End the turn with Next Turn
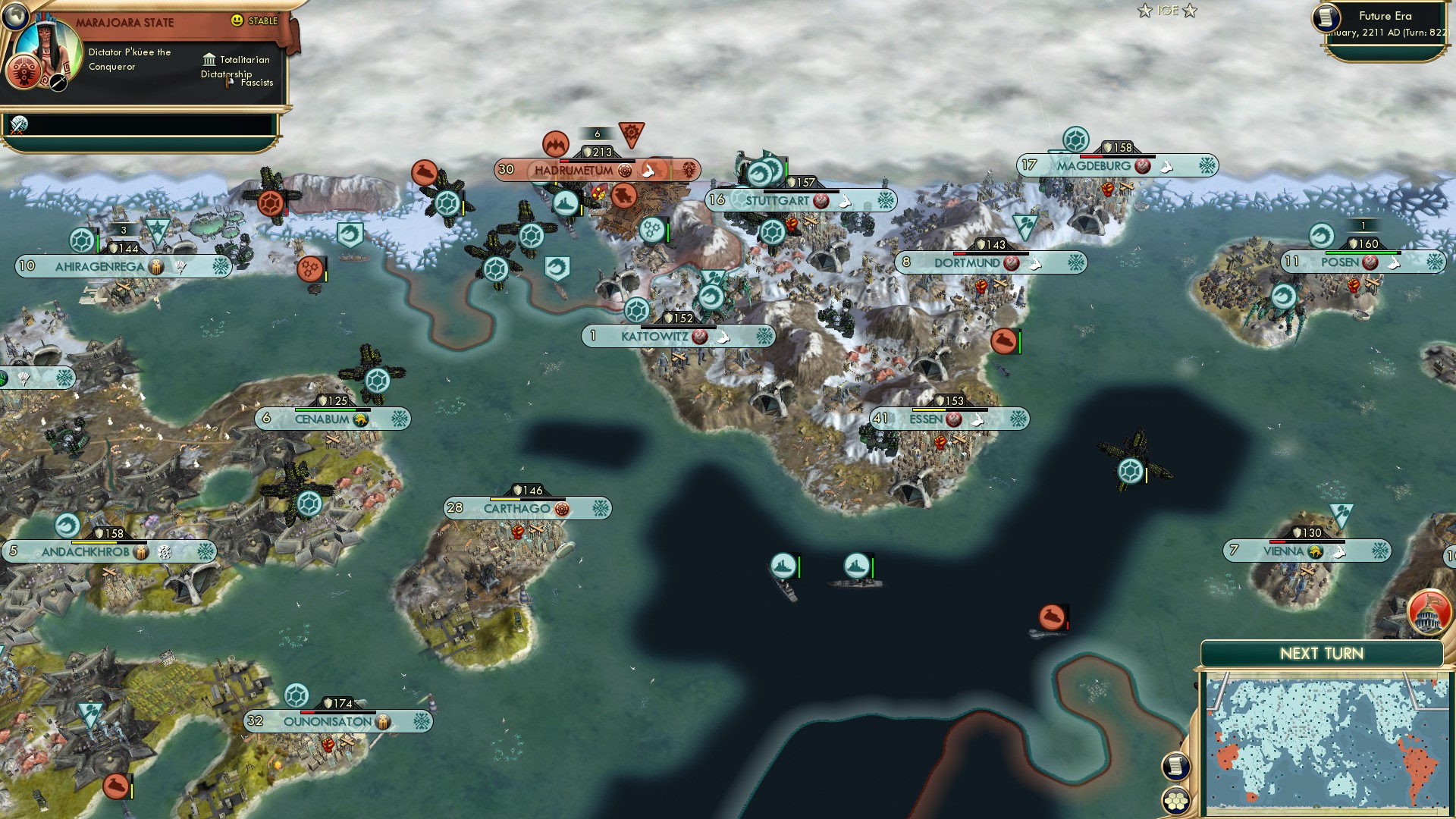1456x819 pixels. 1321,654
